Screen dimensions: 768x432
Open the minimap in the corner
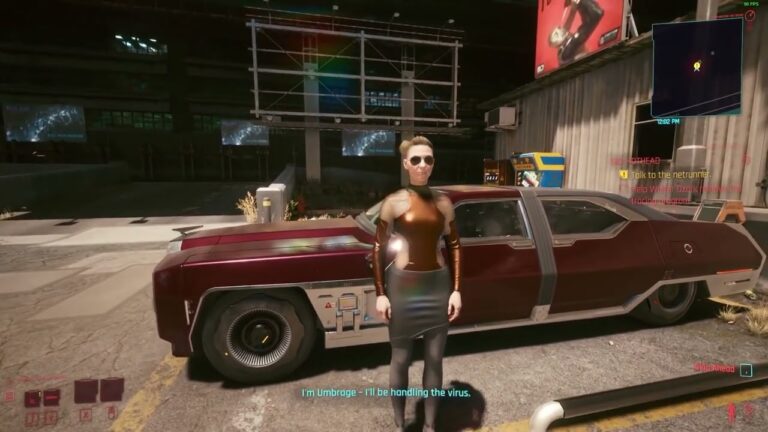tap(696, 67)
